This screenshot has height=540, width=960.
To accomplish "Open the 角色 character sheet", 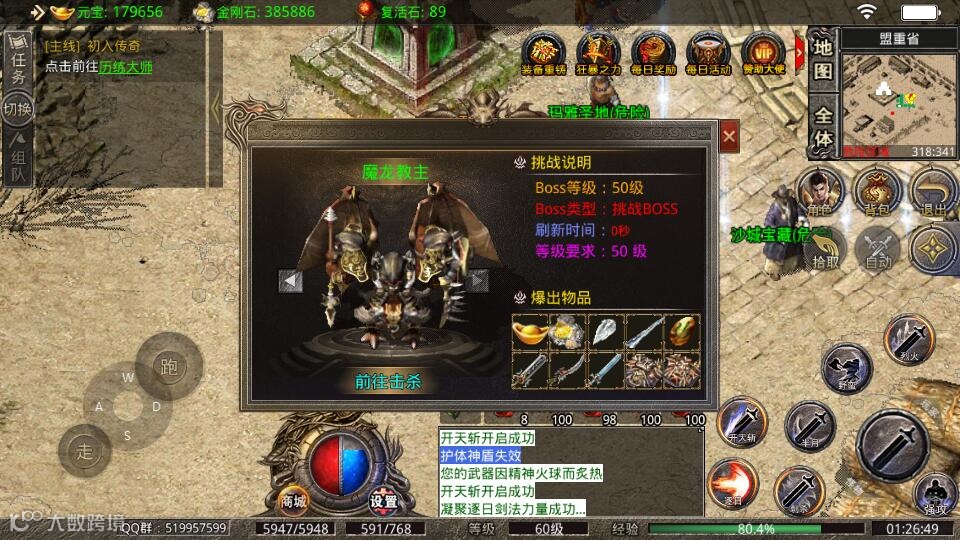I will tap(820, 191).
